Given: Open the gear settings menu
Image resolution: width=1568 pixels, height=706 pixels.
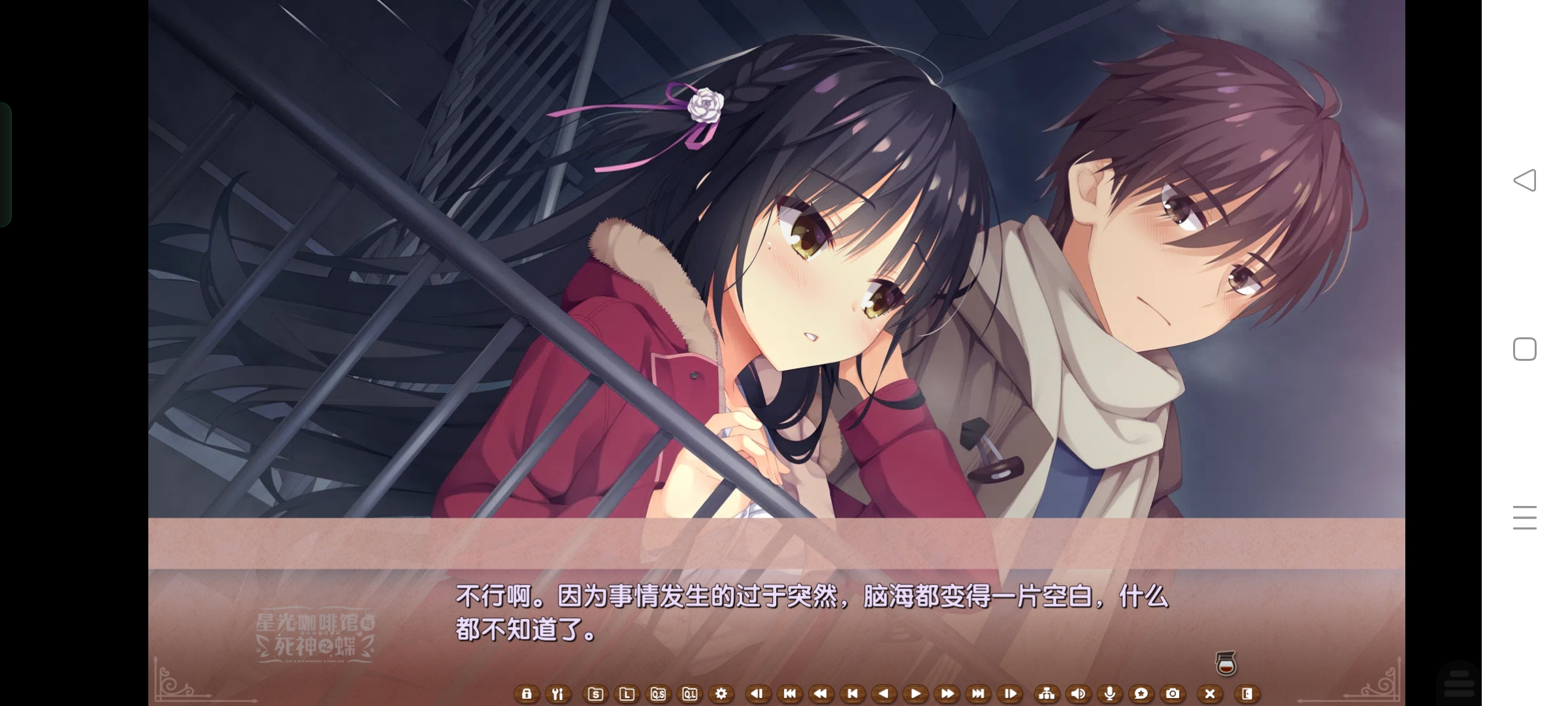Looking at the screenshot, I should tap(721, 694).
